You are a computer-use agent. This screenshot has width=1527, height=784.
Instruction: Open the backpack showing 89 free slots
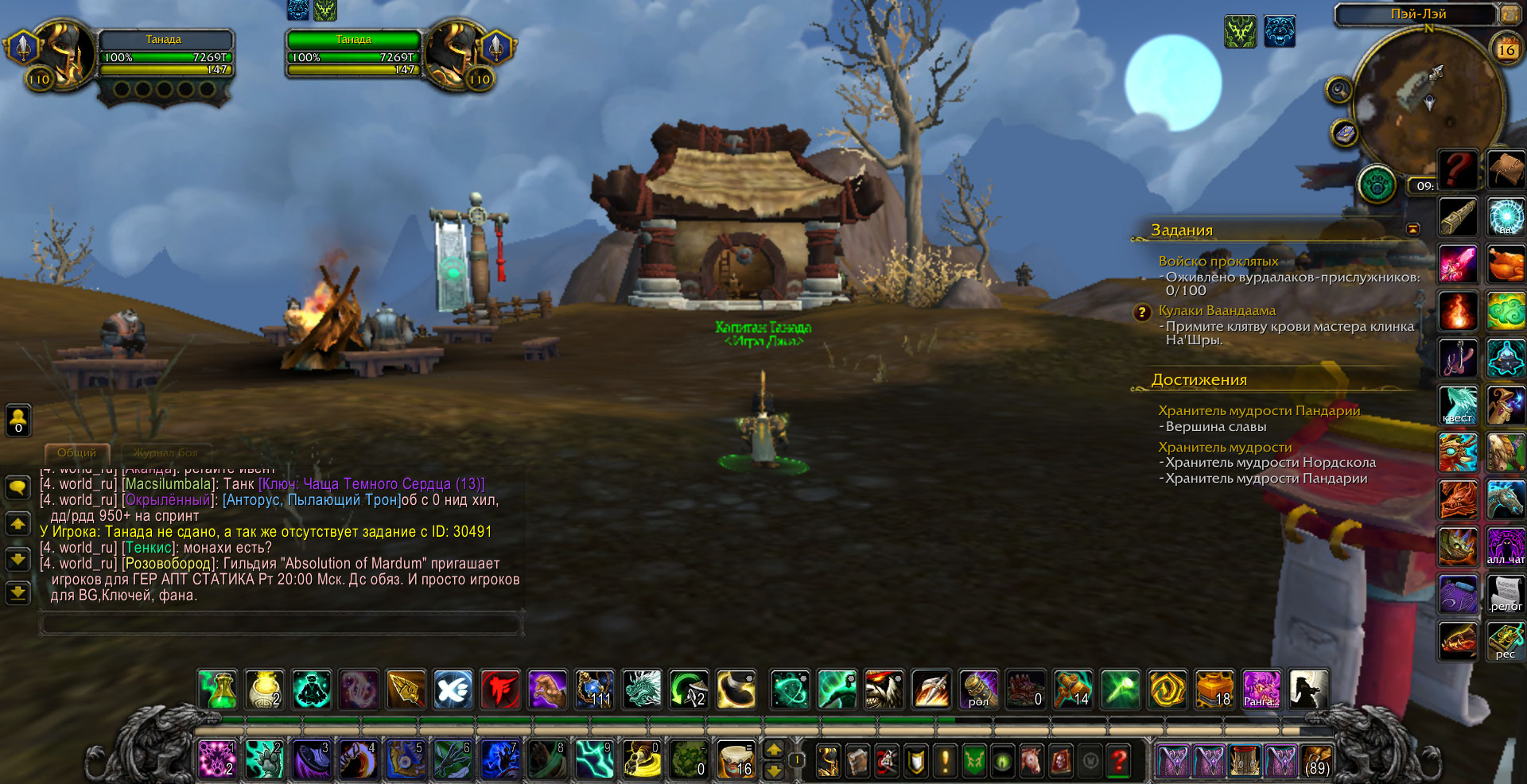point(1316,761)
